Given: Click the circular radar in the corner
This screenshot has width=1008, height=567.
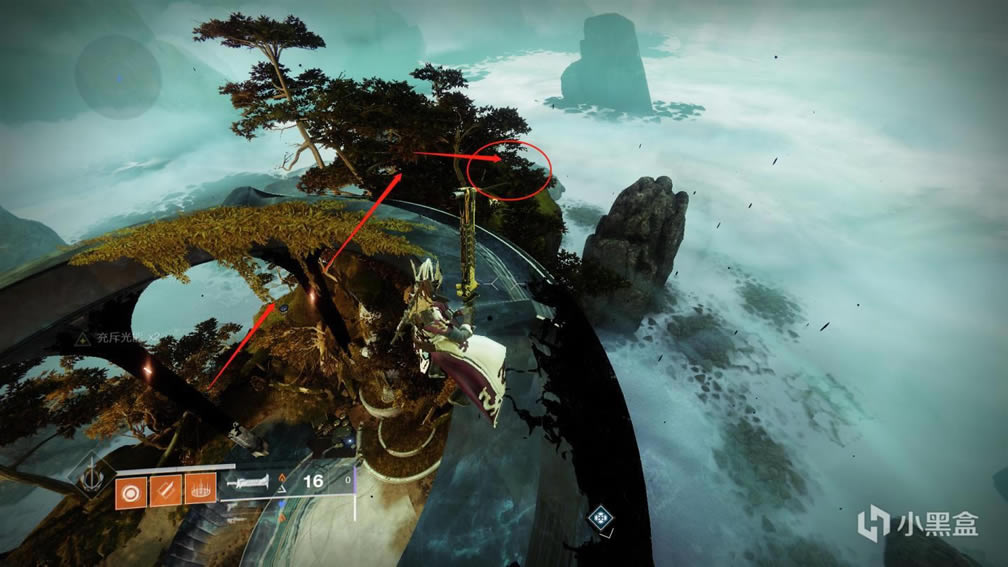Looking at the screenshot, I should click(x=118, y=76).
